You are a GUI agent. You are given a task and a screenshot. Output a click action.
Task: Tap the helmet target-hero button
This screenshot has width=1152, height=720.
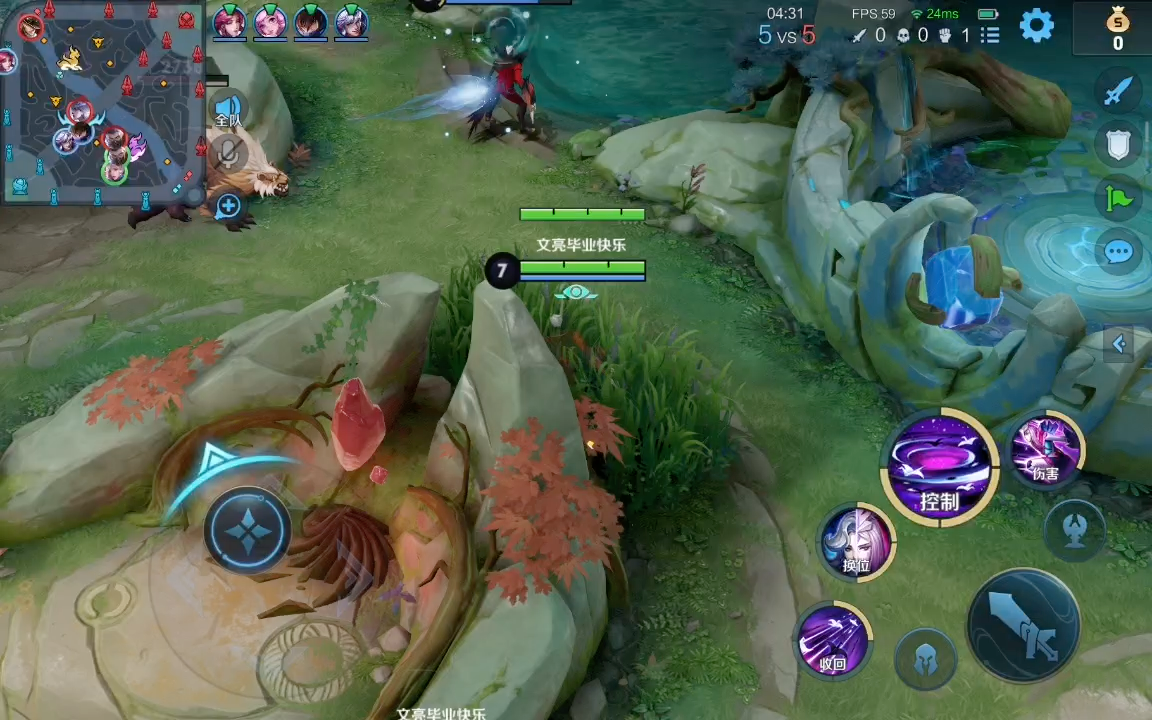pyautogui.click(x=925, y=659)
